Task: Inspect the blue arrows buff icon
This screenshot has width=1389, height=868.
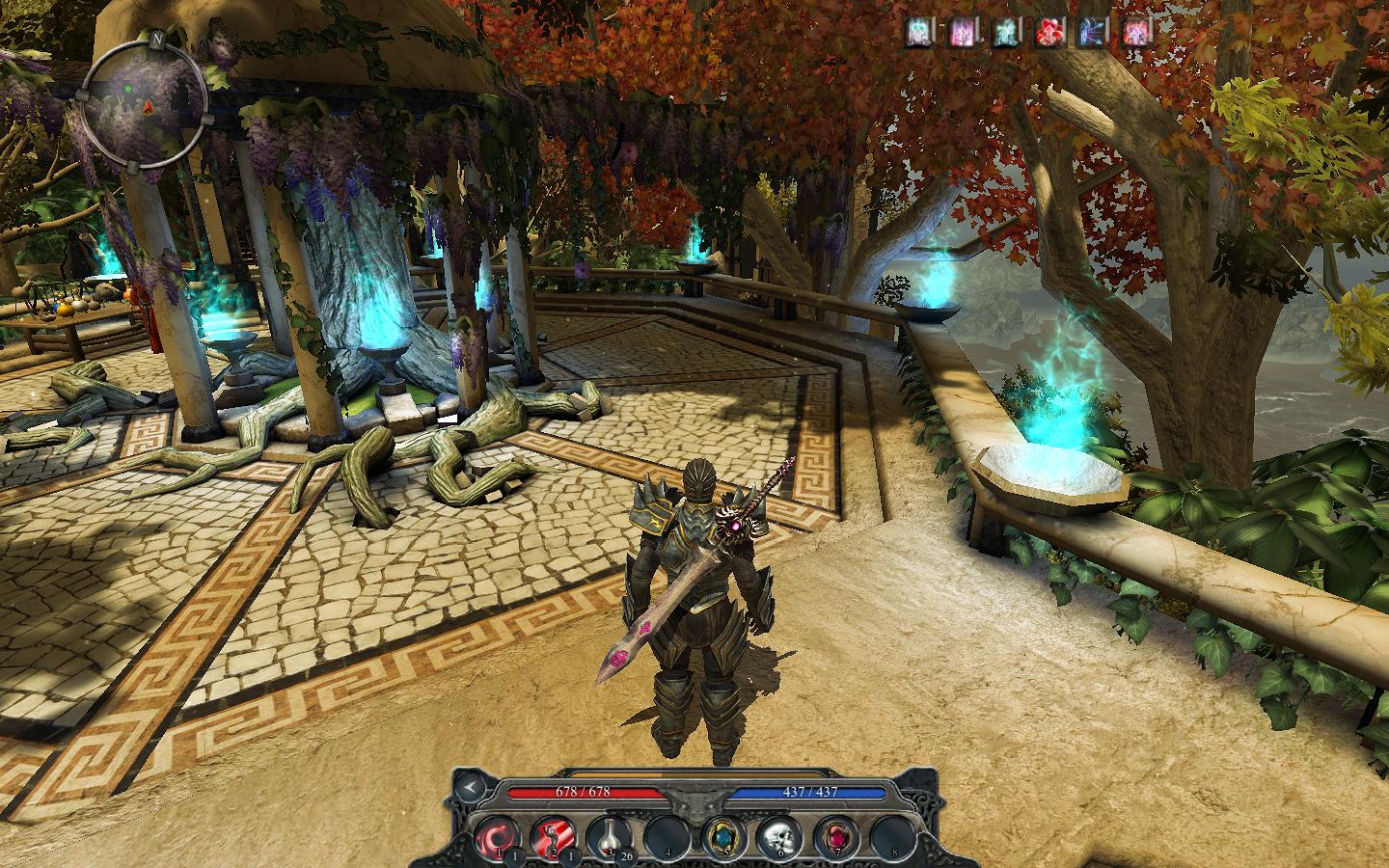Action: [x=1093, y=33]
